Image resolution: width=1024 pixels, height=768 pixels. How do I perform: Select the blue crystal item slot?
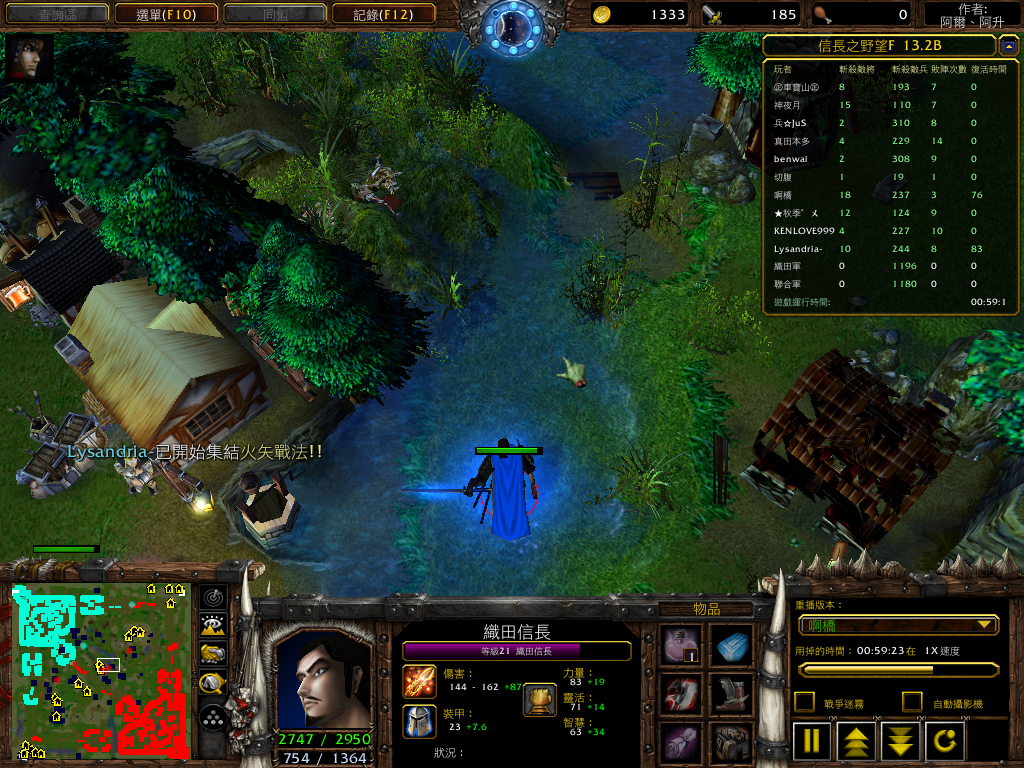[732, 645]
